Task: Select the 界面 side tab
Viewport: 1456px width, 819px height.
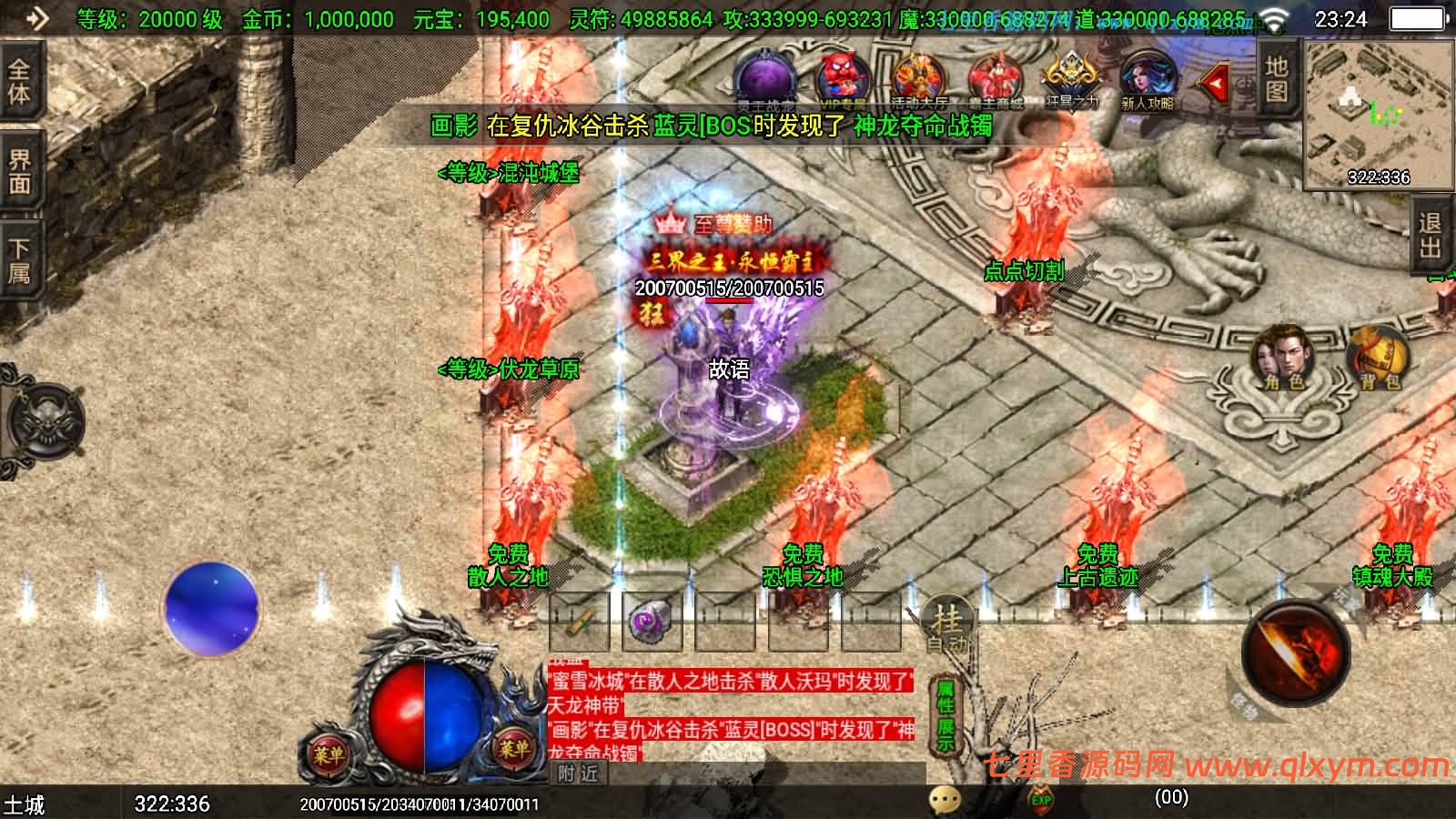Action: click(x=19, y=173)
